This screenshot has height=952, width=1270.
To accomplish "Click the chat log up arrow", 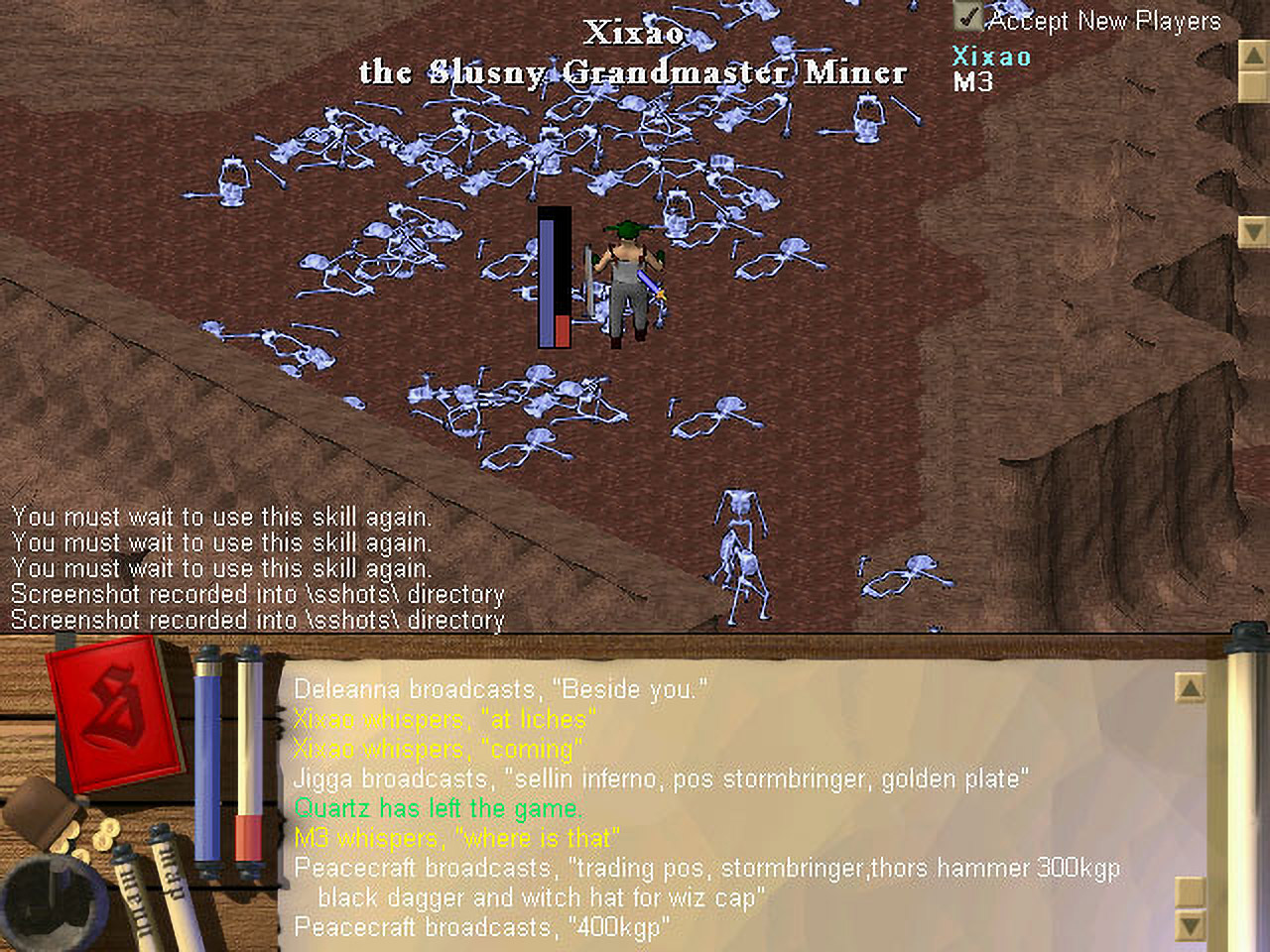I will click(x=1190, y=686).
